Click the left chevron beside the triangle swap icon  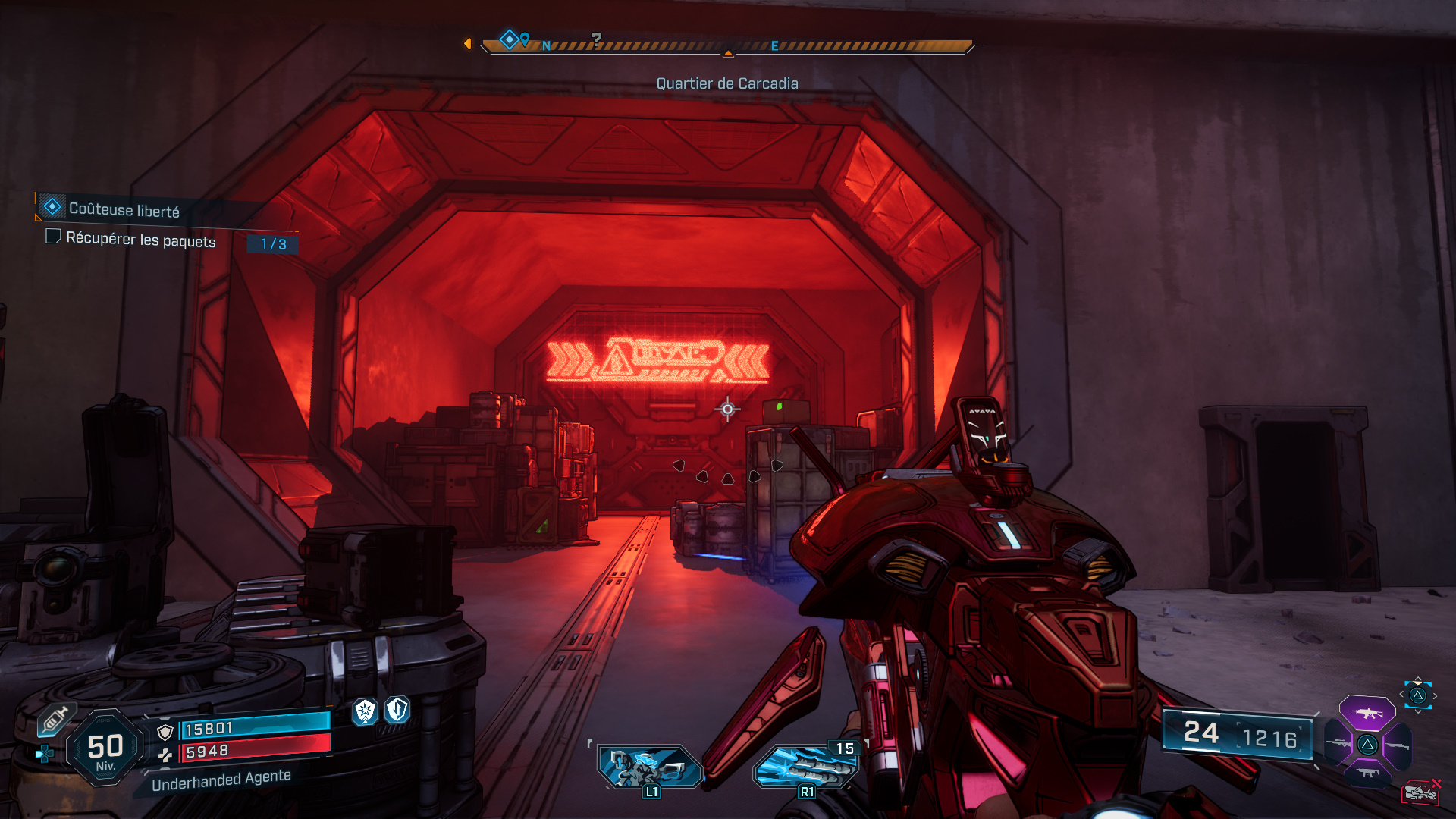1401,695
